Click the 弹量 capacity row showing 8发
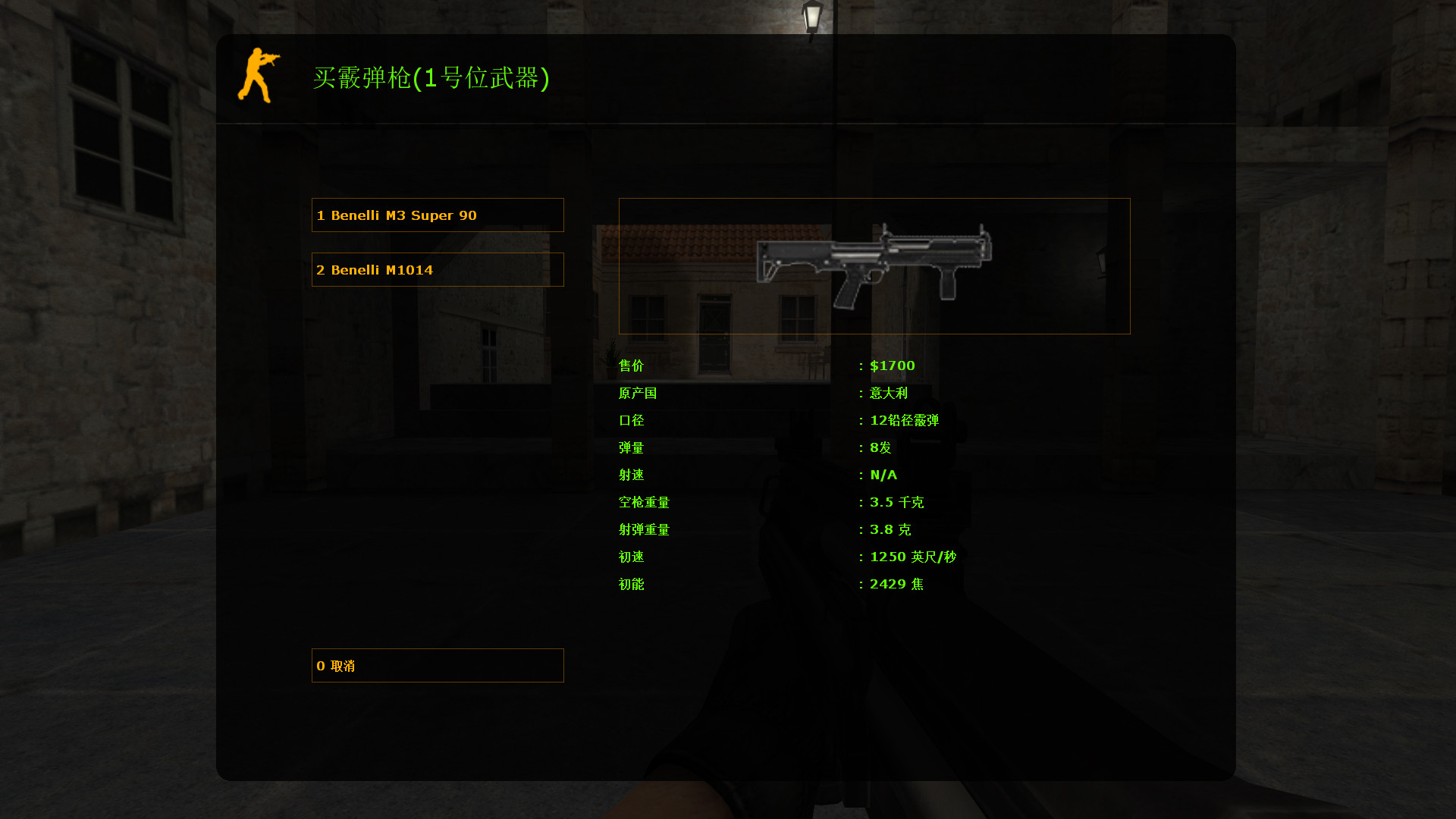This screenshot has width=1456, height=819. [x=880, y=447]
